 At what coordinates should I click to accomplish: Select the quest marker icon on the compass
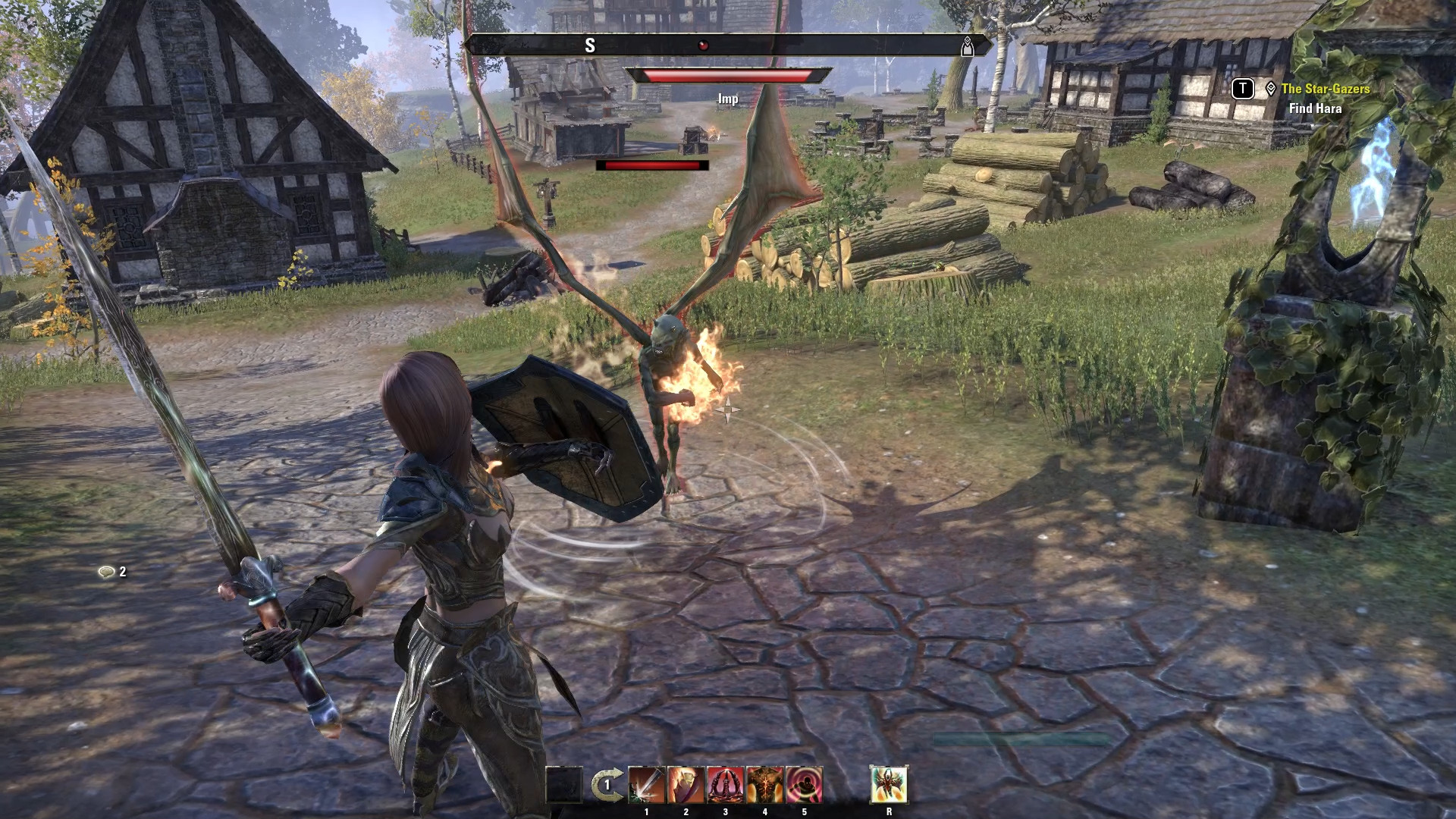(x=968, y=46)
